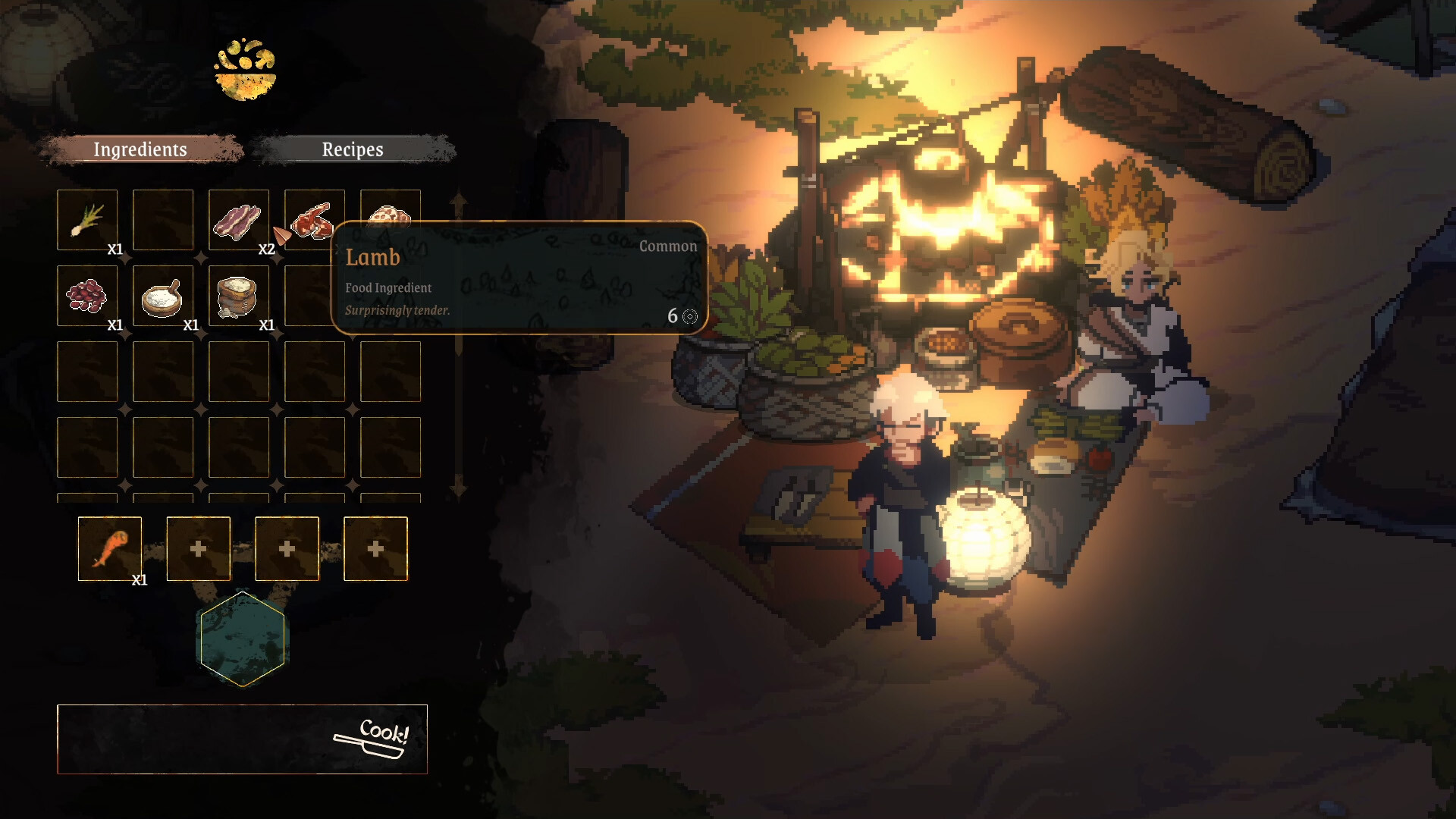
Task: Click the ingredient list's up arrow
Action: pos(458,202)
